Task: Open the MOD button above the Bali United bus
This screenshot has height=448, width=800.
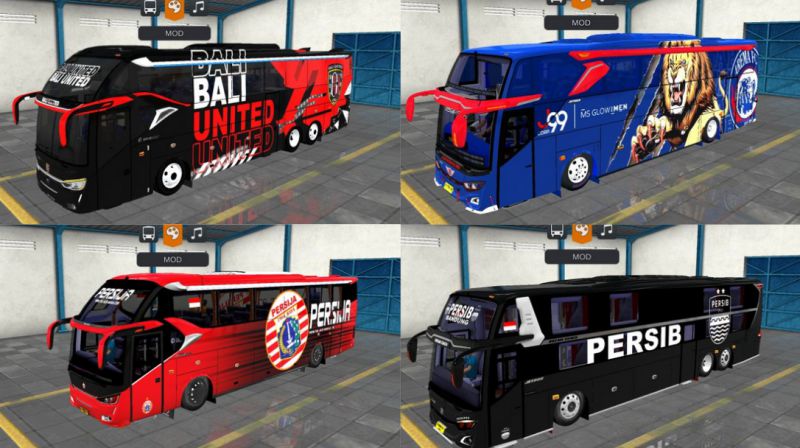Action: click(173, 32)
